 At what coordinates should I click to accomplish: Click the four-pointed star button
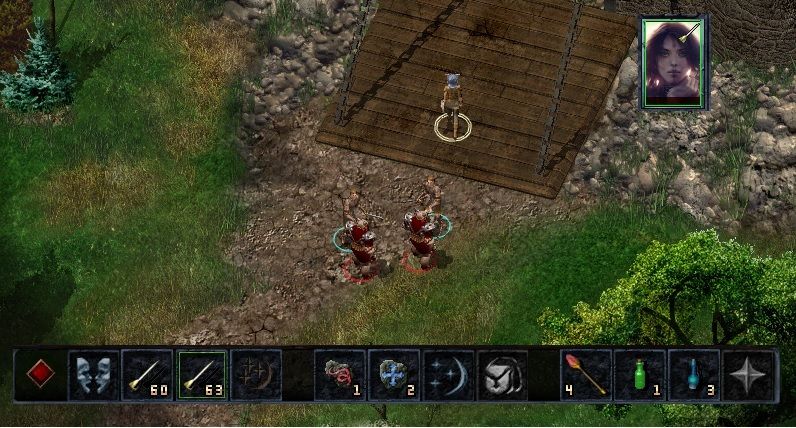coord(749,375)
